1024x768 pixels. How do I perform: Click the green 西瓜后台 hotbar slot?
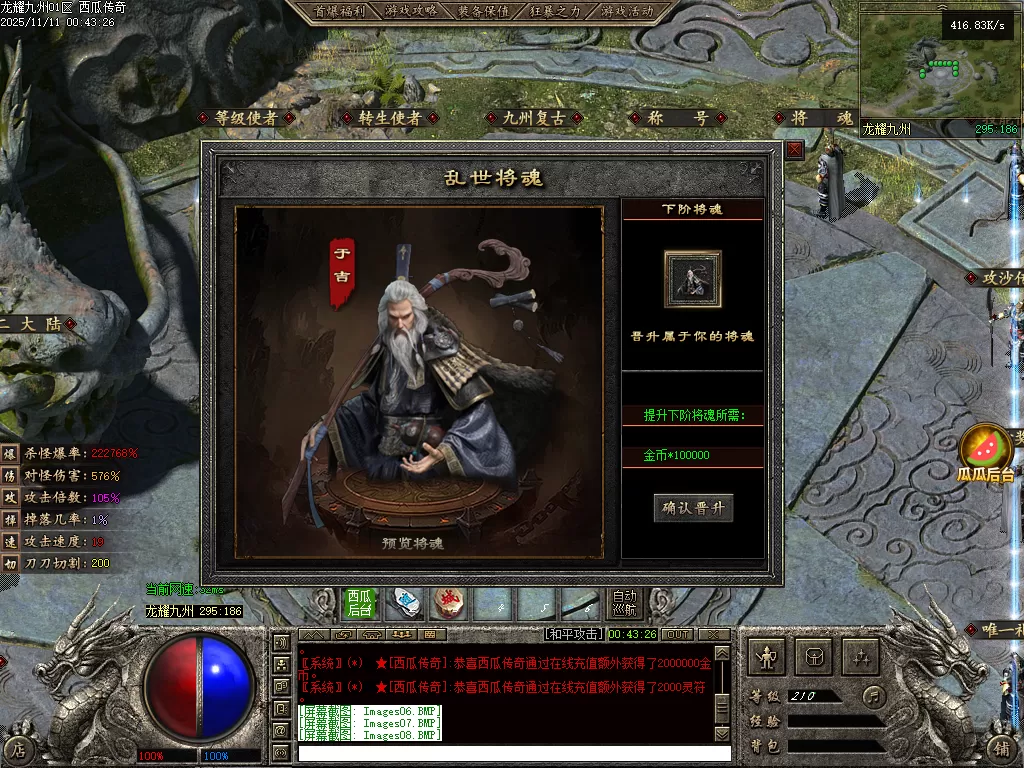360,603
